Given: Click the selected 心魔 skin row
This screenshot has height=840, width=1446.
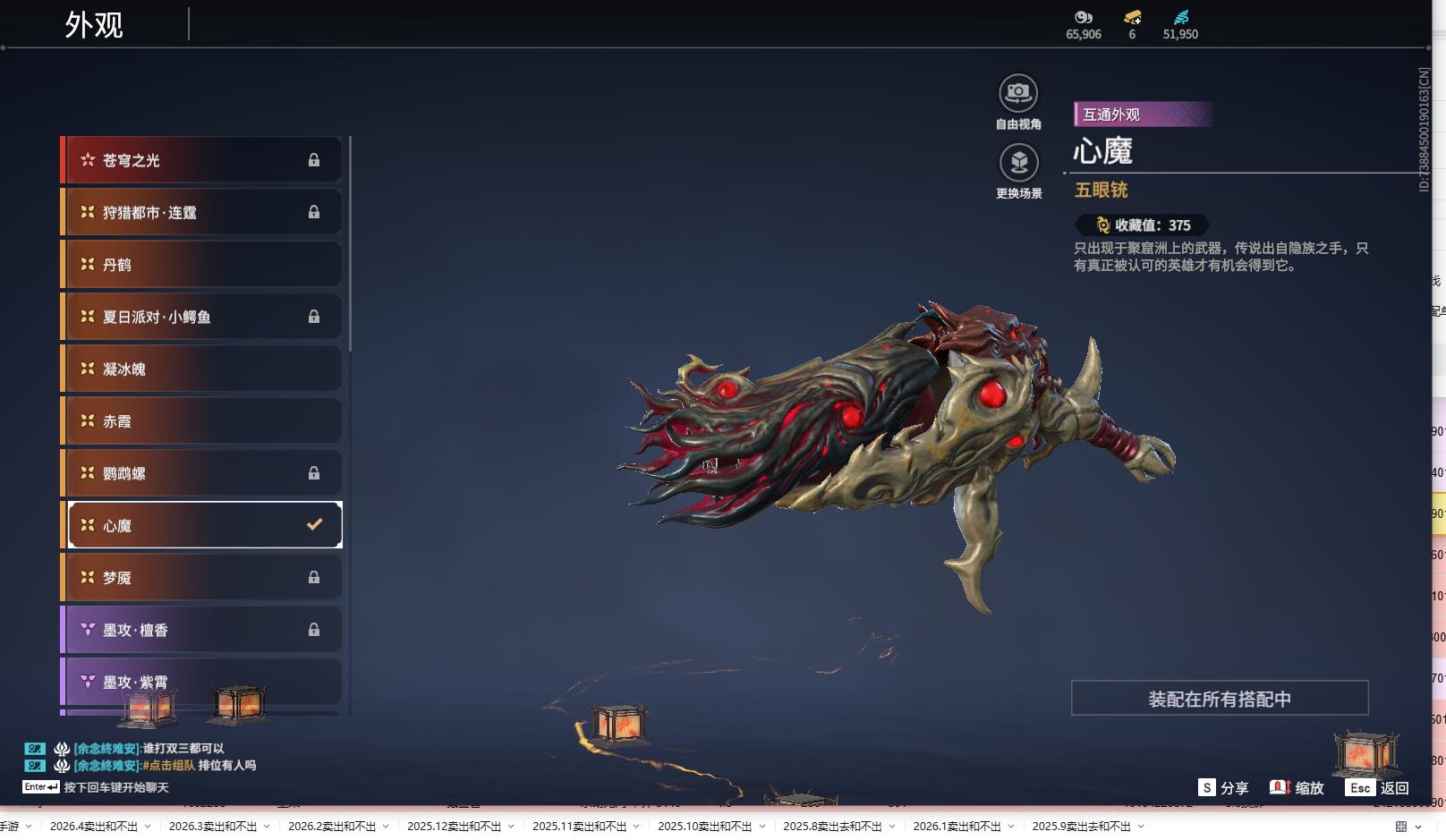Looking at the screenshot, I should [205, 525].
